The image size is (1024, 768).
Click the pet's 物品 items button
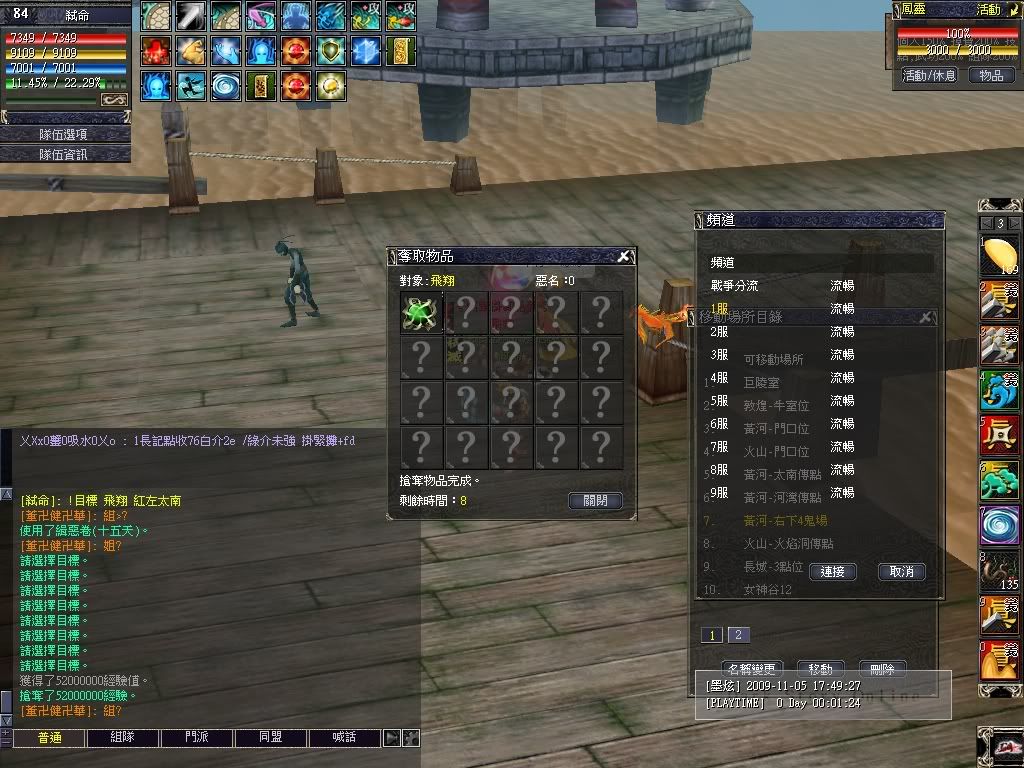tap(991, 75)
